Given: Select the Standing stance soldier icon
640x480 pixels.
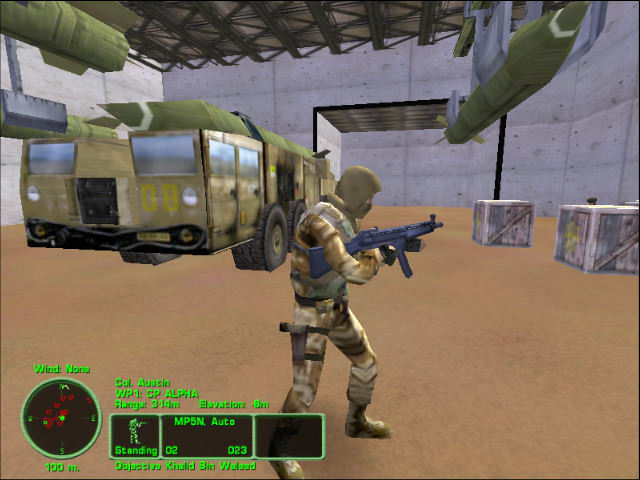Looking at the screenshot, I should [134, 431].
